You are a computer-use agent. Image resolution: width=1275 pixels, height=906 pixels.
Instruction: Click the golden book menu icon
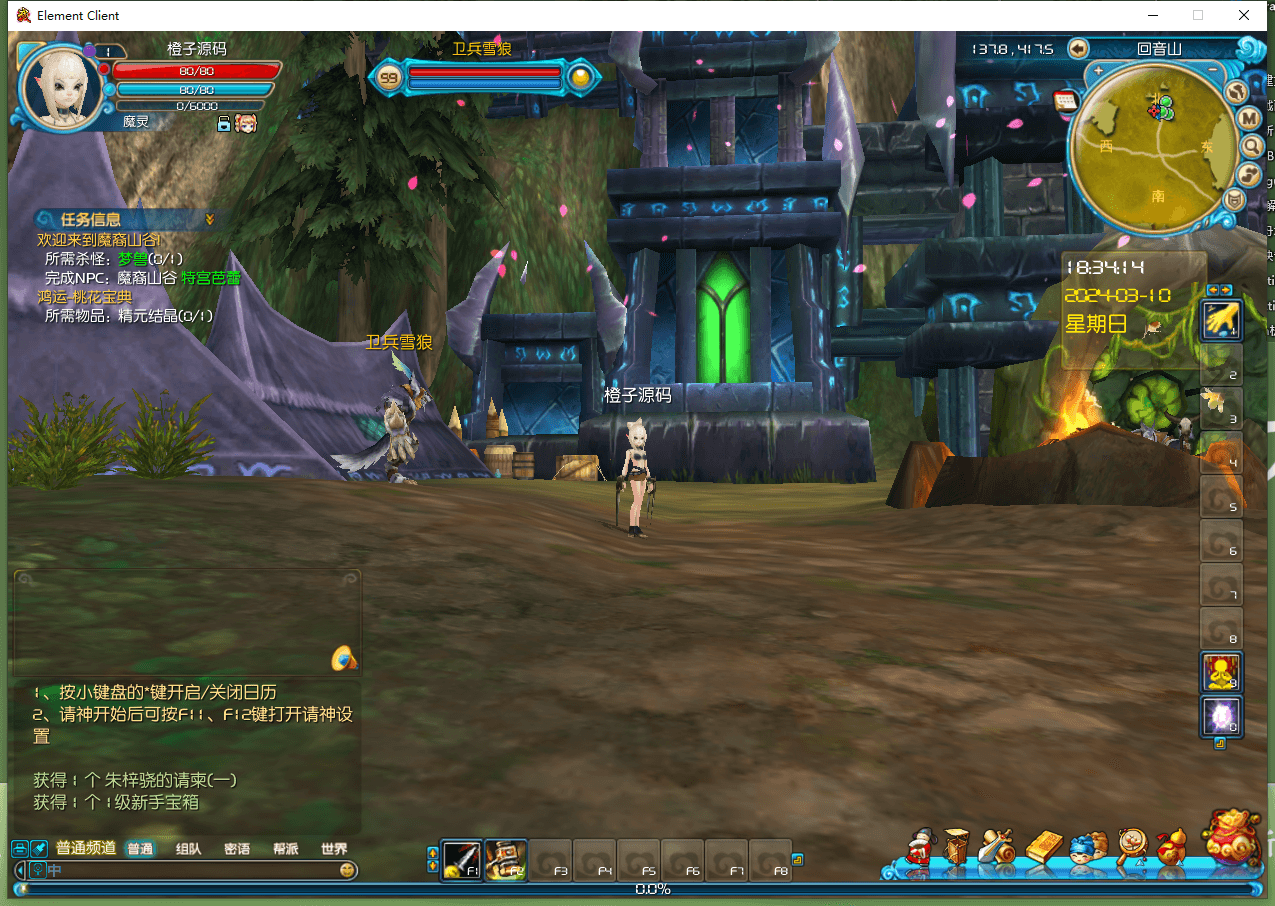(1043, 847)
